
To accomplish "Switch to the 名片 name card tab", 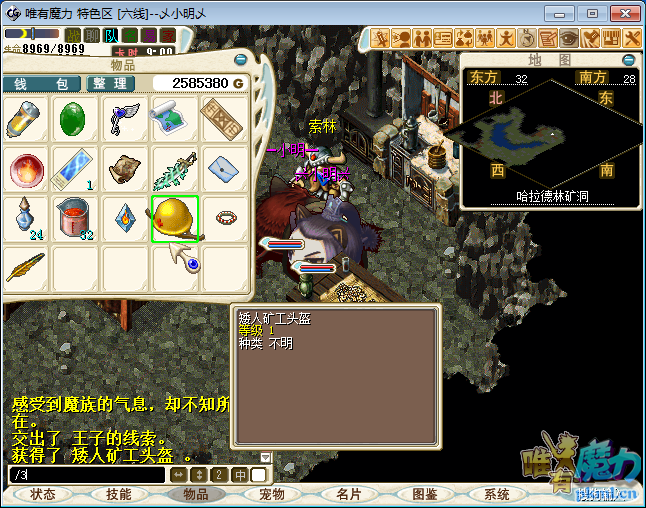I will tap(348, 495).
